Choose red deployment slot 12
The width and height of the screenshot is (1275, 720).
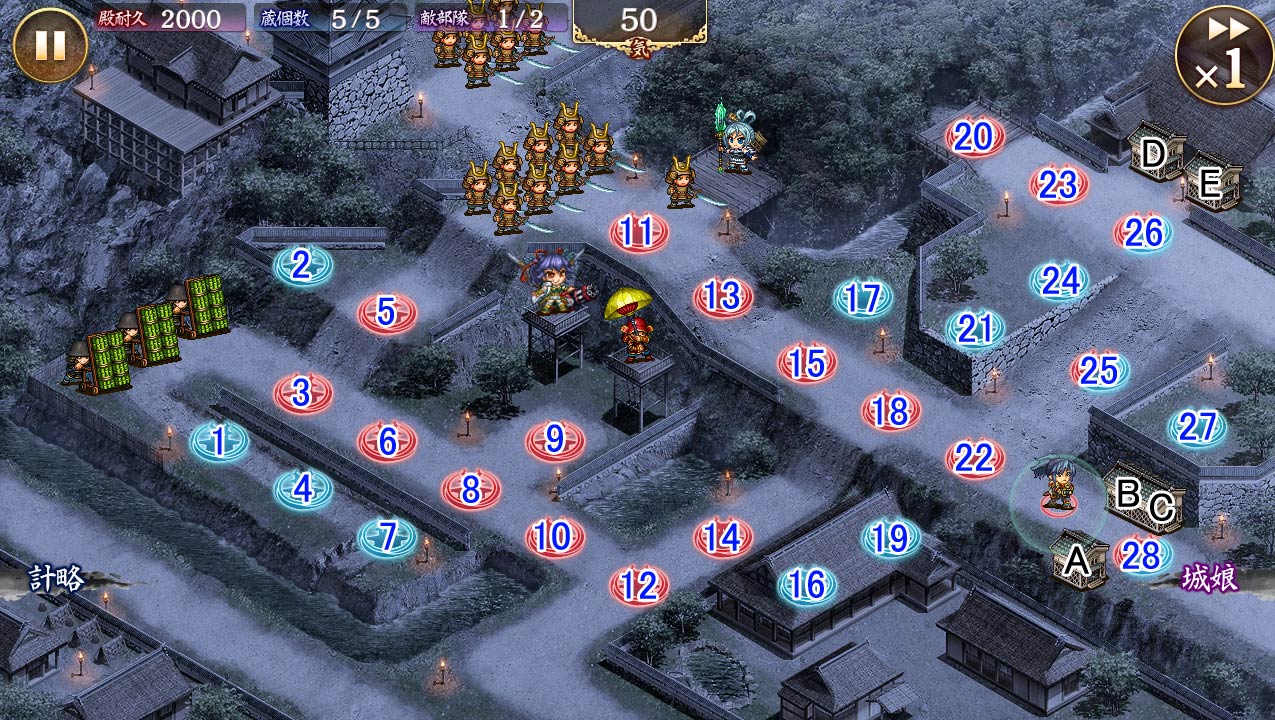click(x=638, y=584)
